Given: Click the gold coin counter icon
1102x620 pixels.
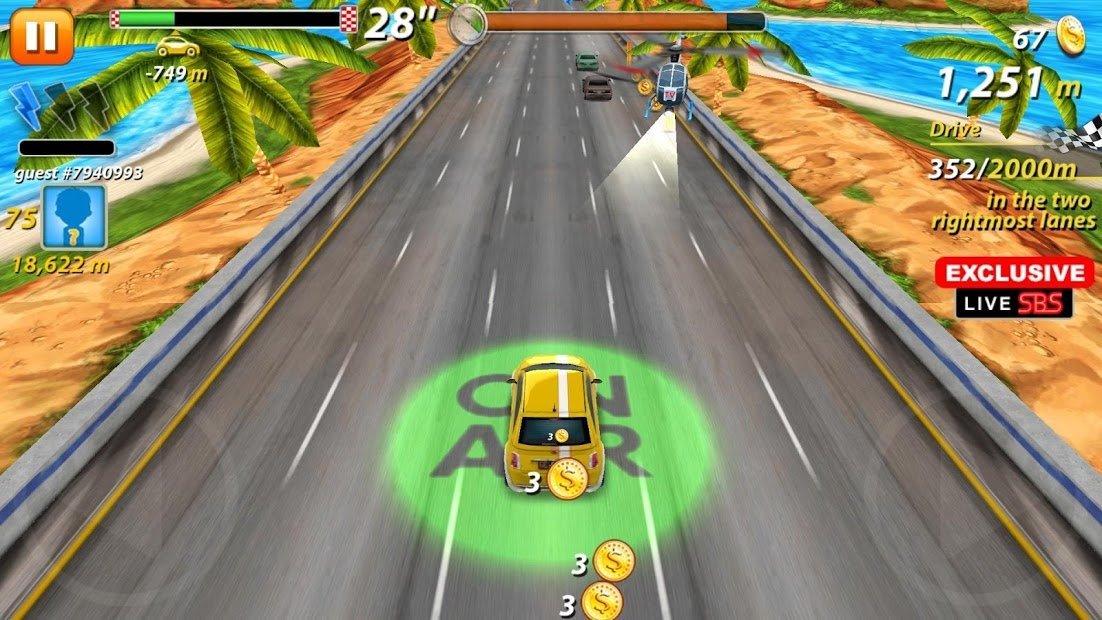Looking at the screenshot, I should tap(1070, 36).
